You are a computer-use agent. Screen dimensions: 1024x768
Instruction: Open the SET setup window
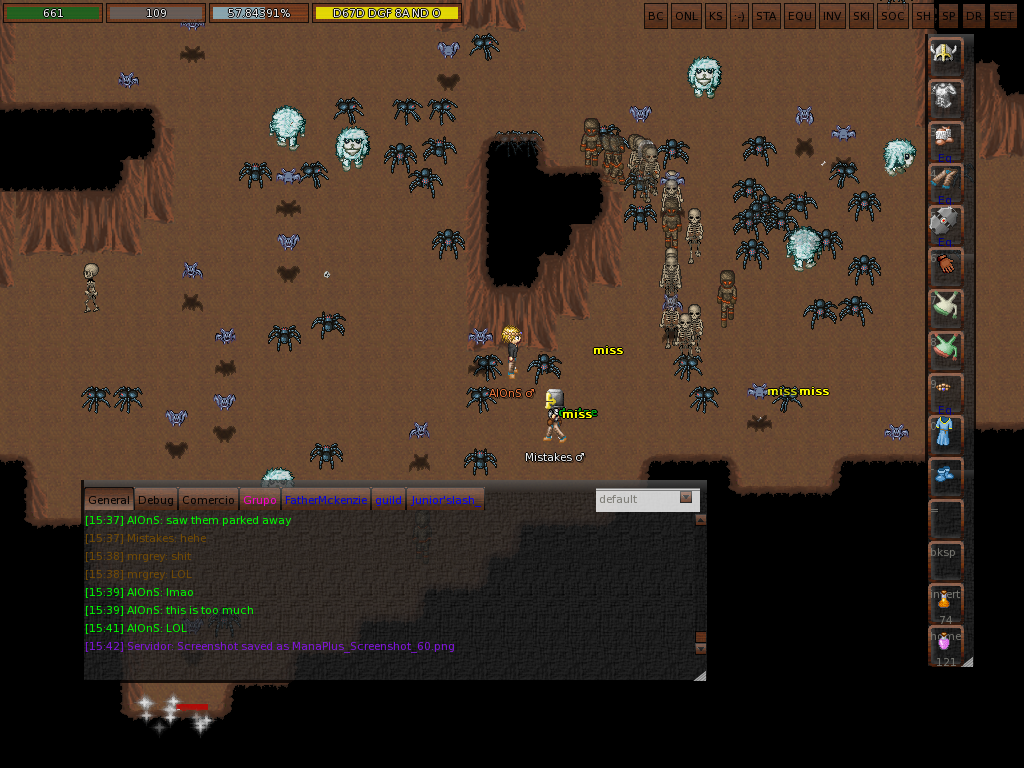[x=1002, y=16]
